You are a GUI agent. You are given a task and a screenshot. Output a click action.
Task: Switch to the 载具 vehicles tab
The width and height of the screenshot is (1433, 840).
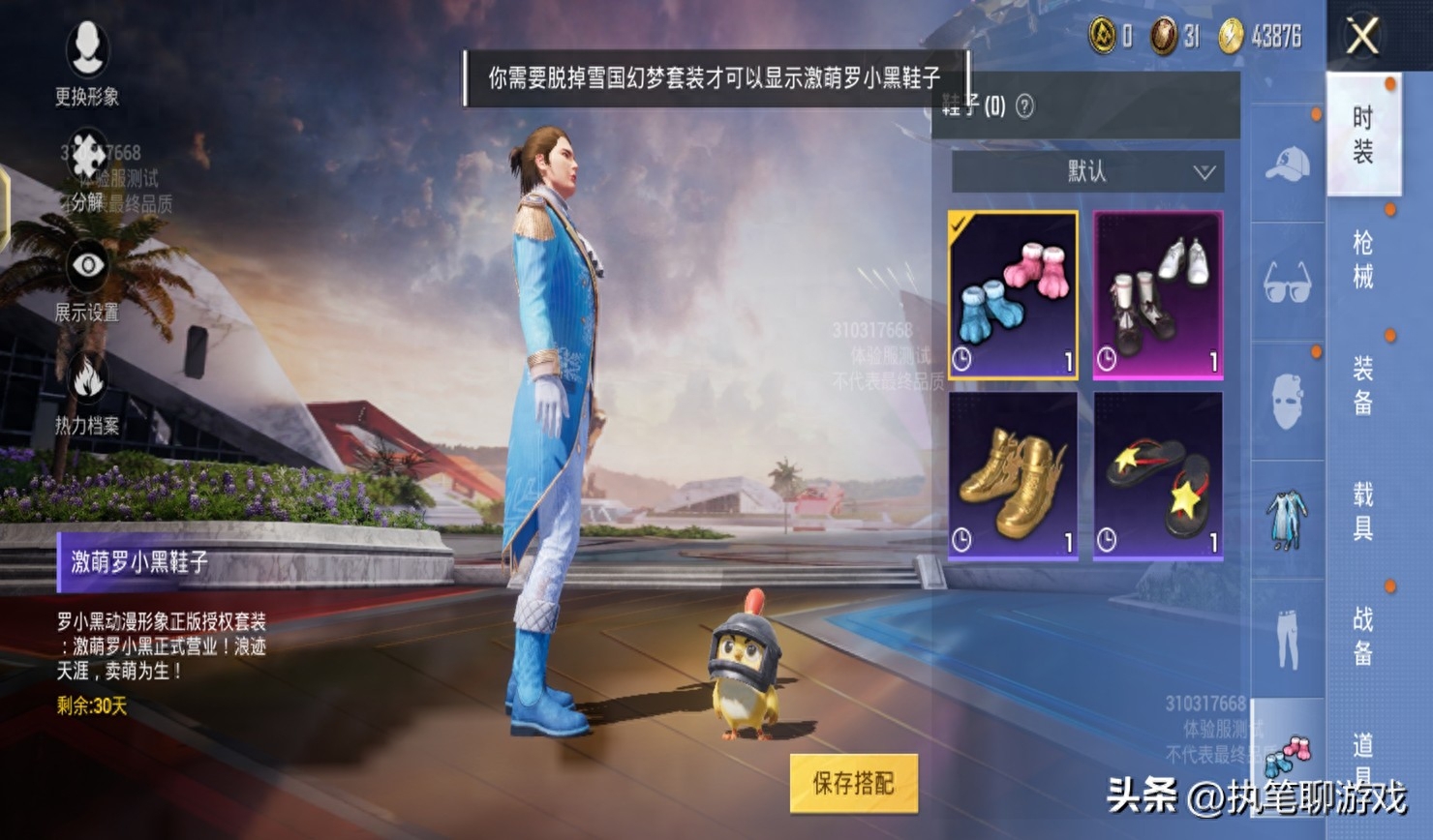[x=1362, y=511]
